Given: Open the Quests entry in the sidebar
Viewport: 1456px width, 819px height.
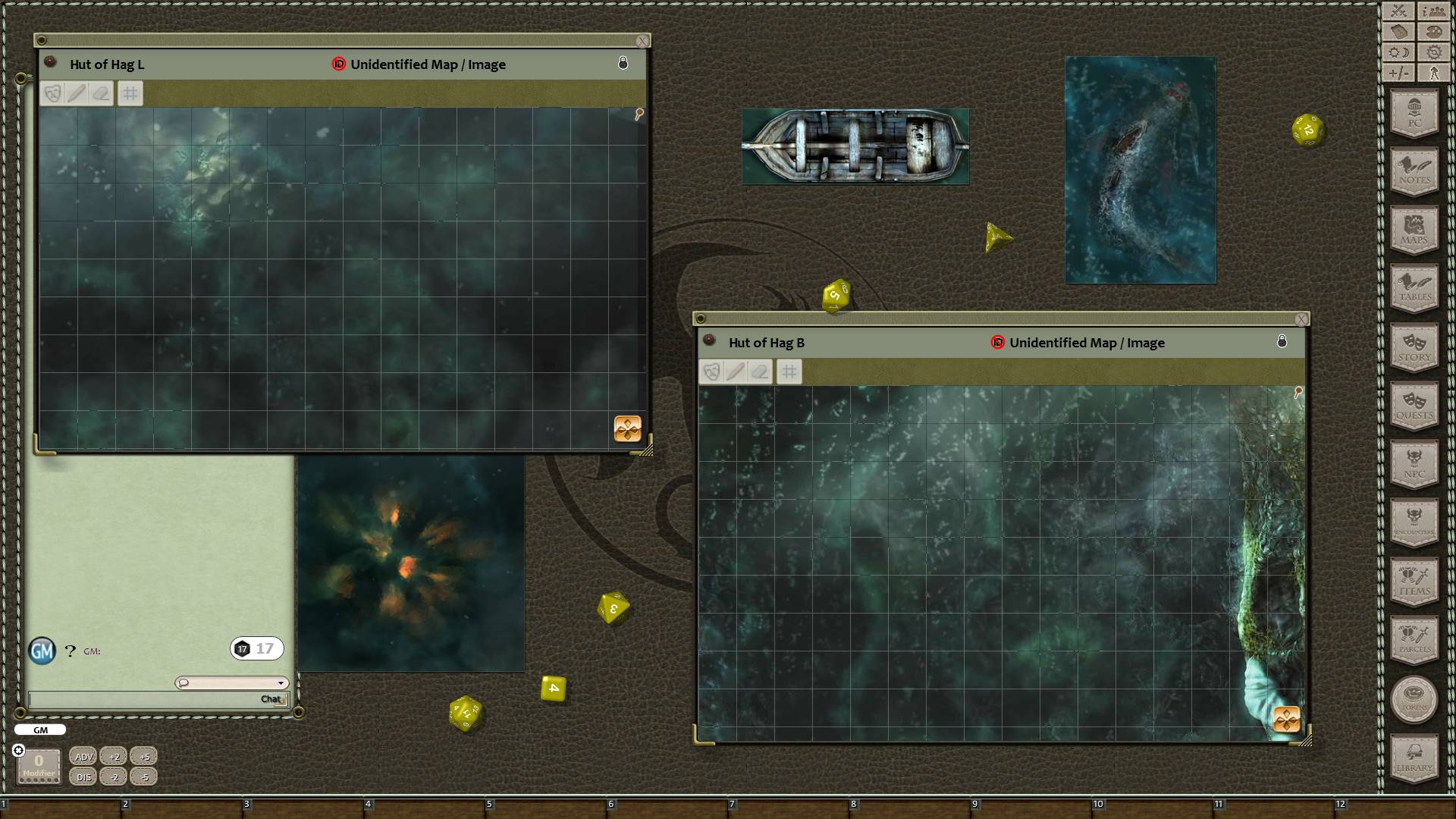Looking at the screenshot, I should coord(1414,406).
